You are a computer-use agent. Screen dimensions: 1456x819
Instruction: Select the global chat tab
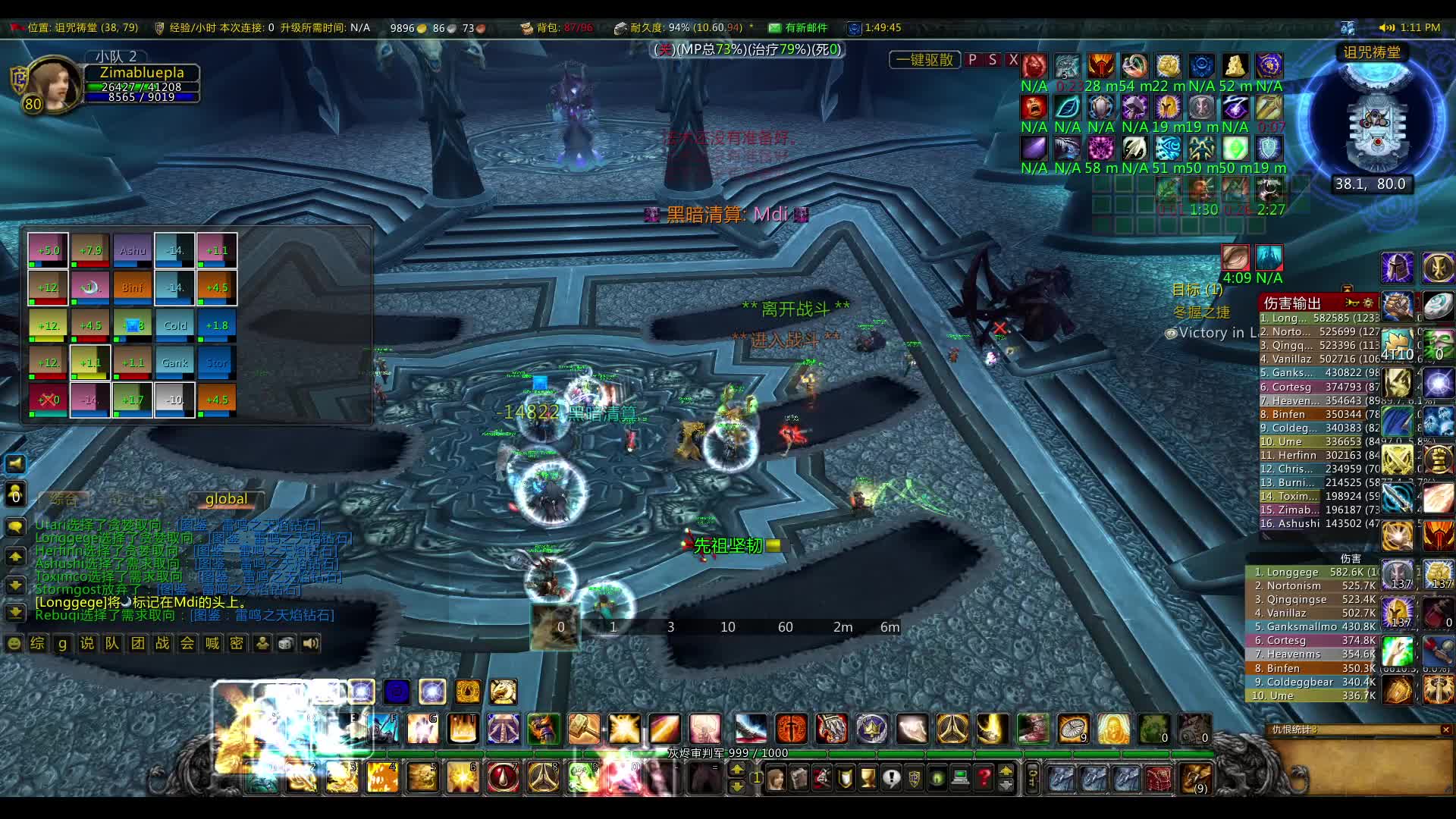[226, 499]
